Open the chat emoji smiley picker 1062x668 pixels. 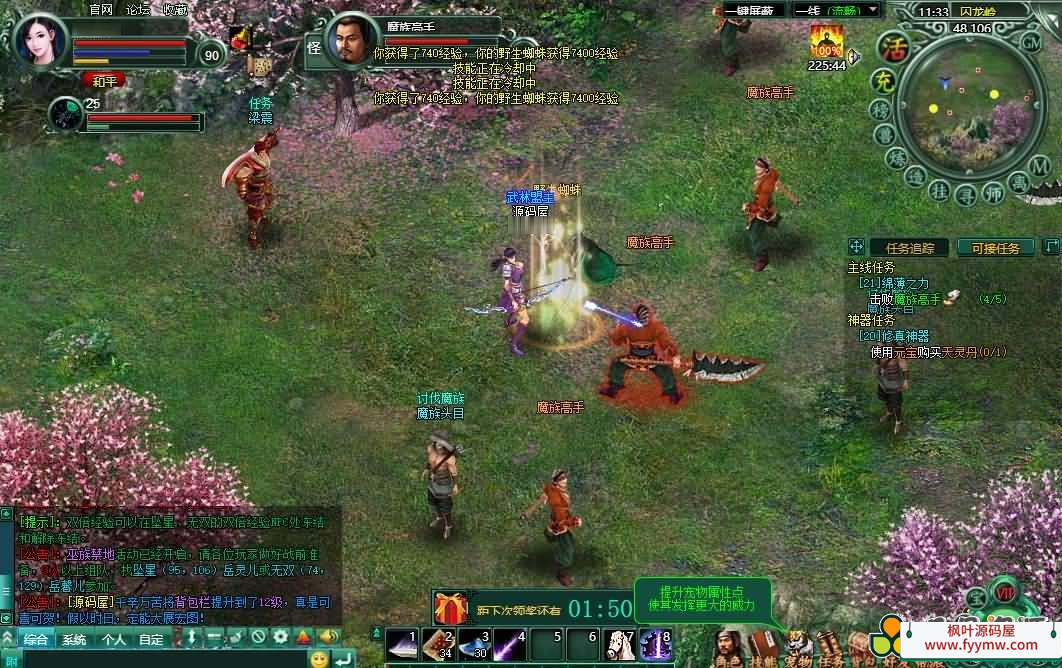coord(318,659)
